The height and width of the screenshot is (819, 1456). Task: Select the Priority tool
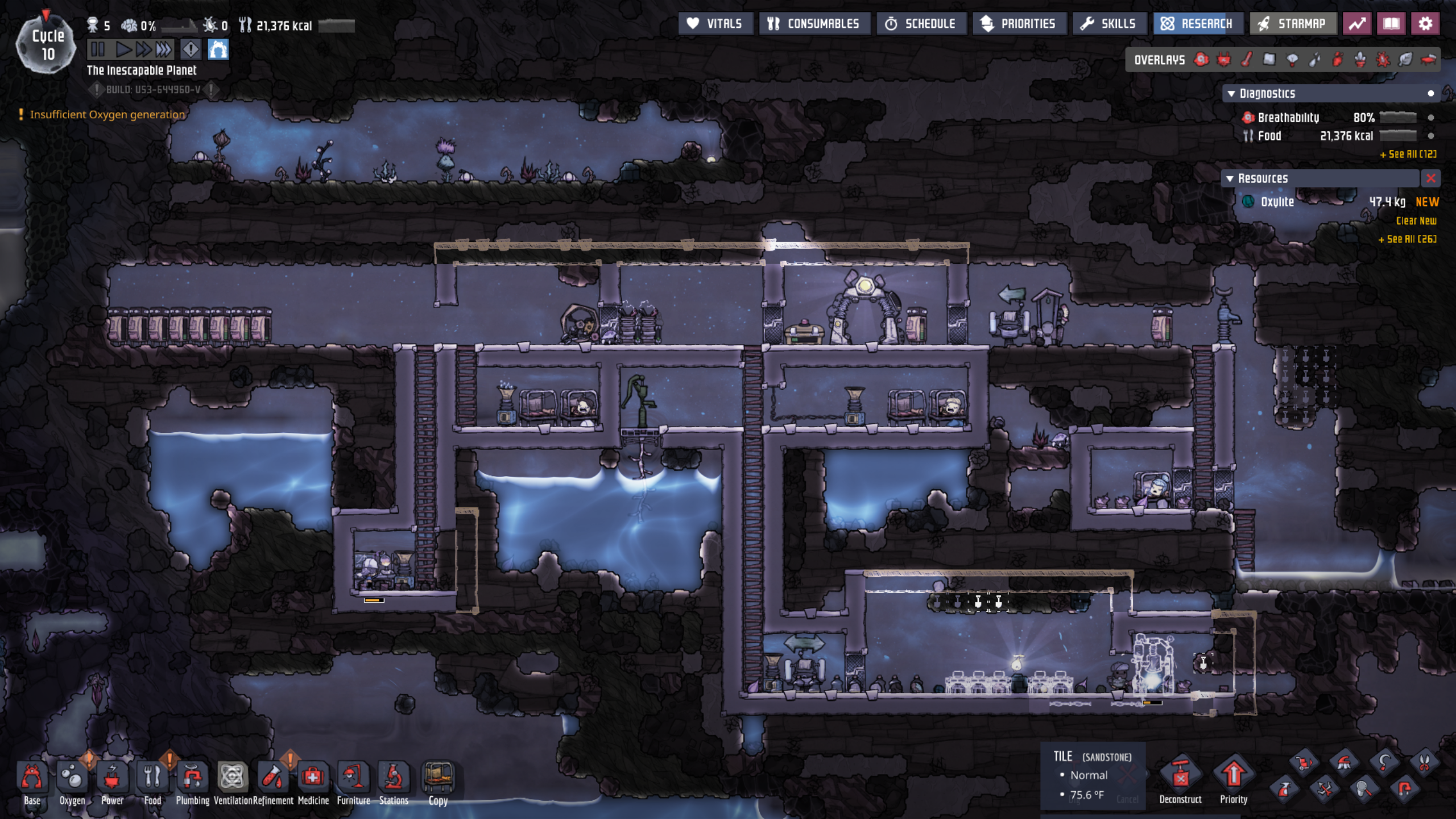click(x=1233, y=779)
